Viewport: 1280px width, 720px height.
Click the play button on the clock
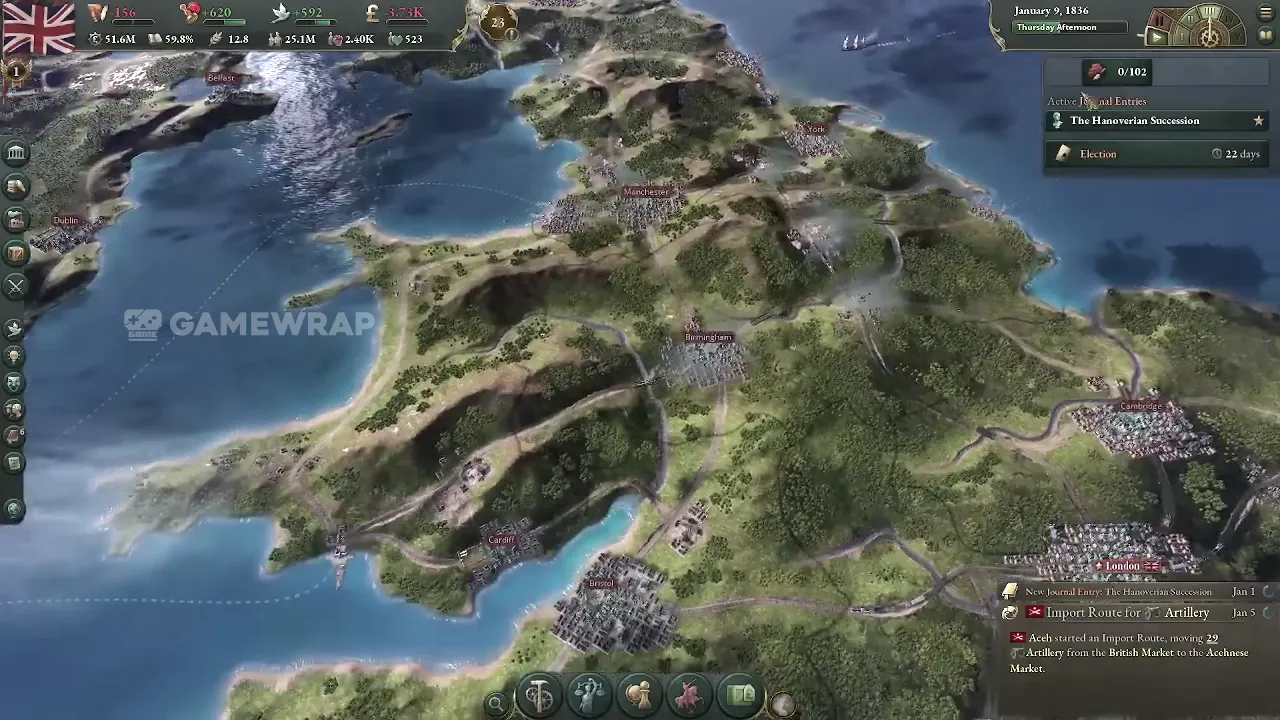click(1157, 38)
